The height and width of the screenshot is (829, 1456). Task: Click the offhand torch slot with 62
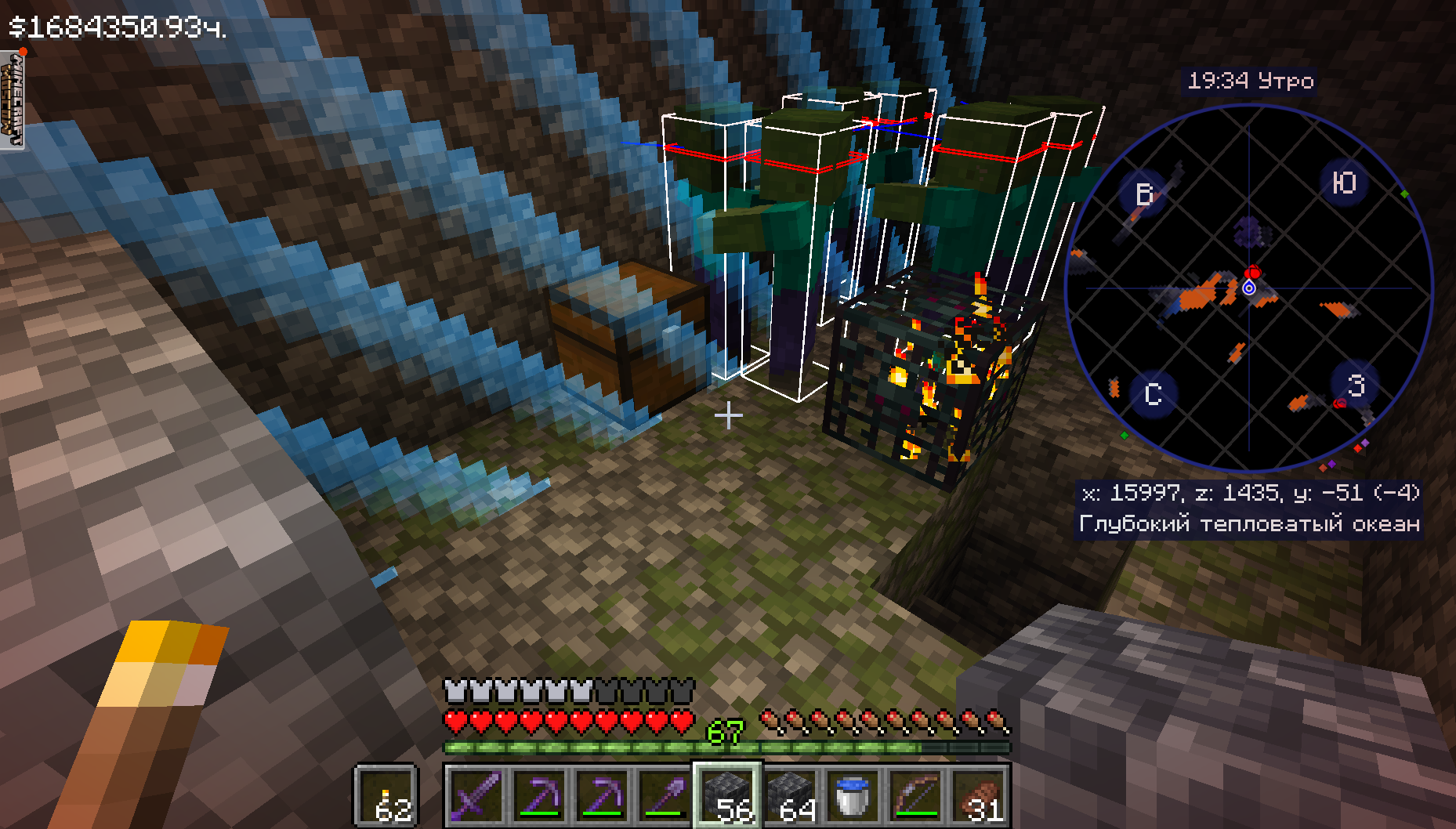(x=386, y=795)
